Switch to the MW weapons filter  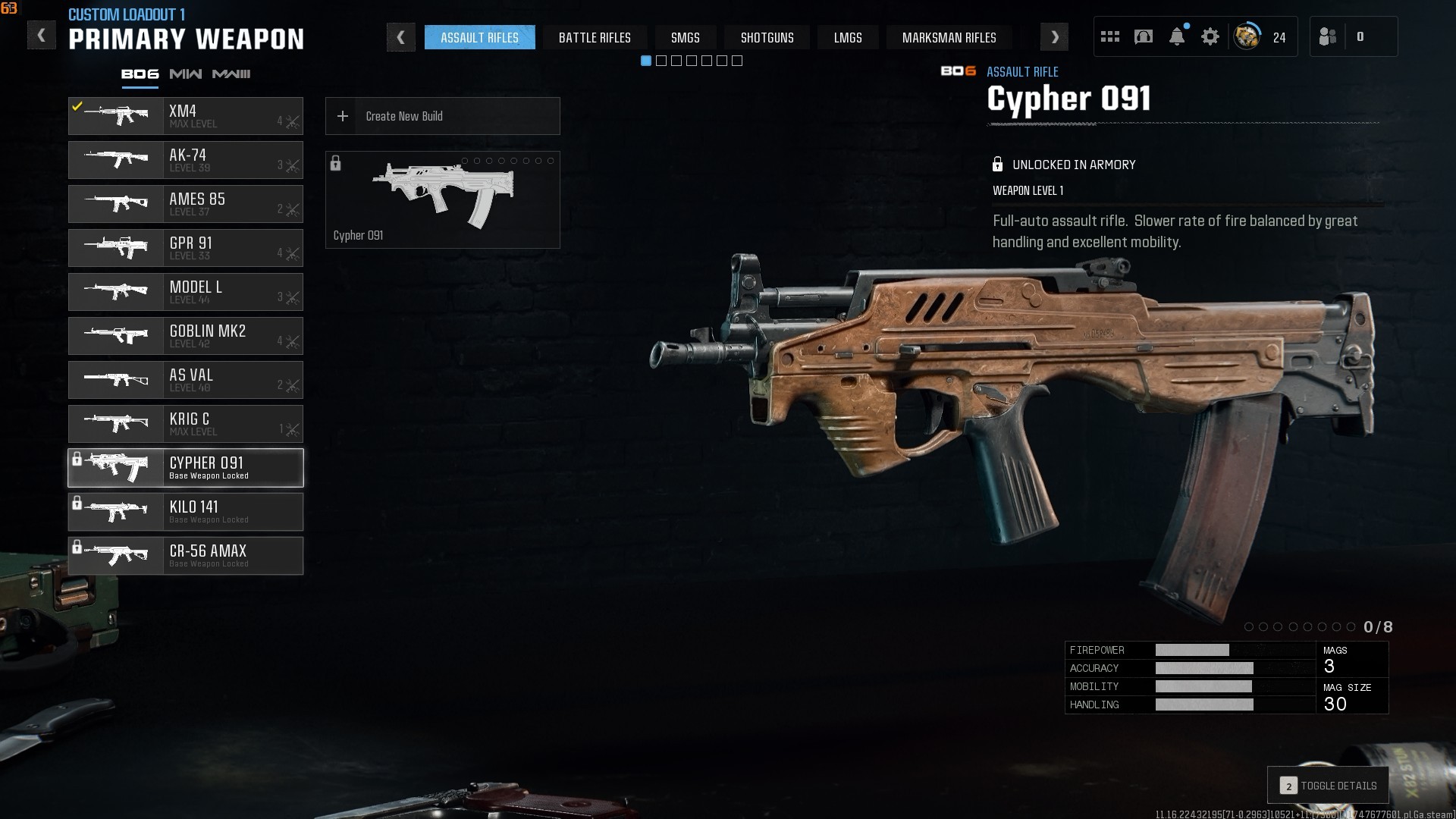[186, 74]
